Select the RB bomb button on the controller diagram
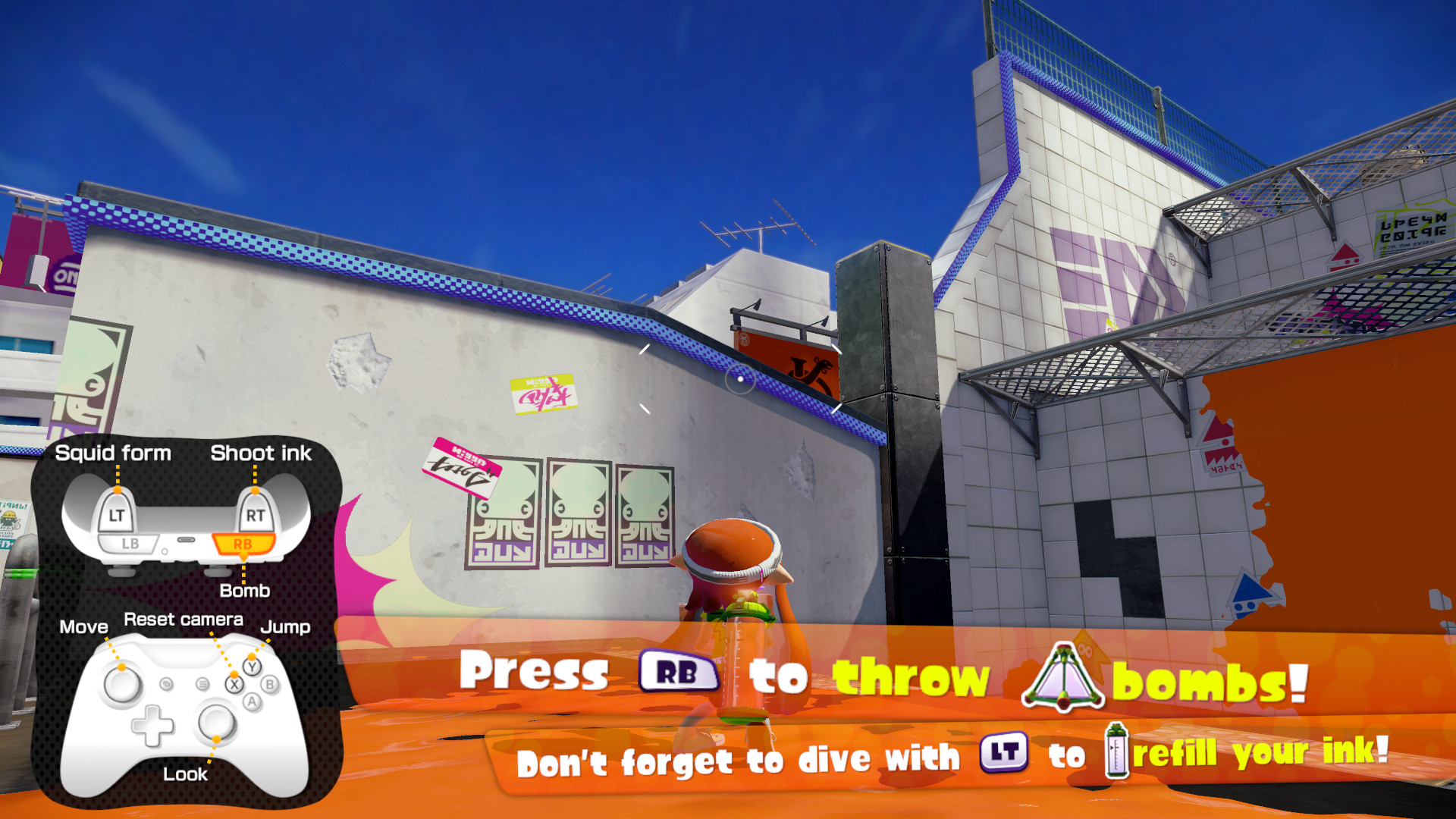Image resolution: width=1456 pixels, height=819 pixels. [x=244, y=542]
